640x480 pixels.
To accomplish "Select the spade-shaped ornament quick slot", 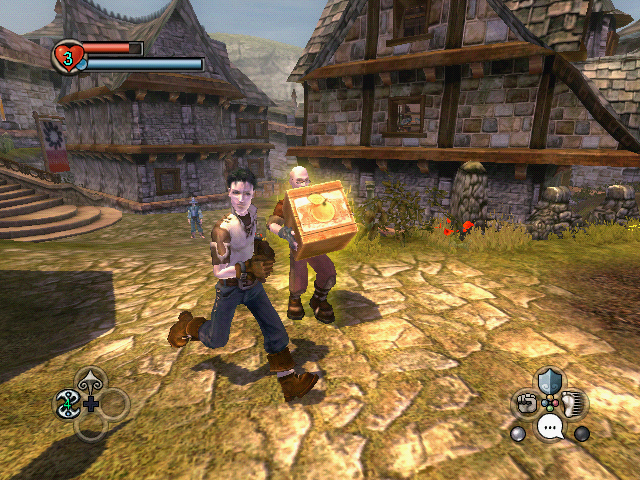I will 91,381.
